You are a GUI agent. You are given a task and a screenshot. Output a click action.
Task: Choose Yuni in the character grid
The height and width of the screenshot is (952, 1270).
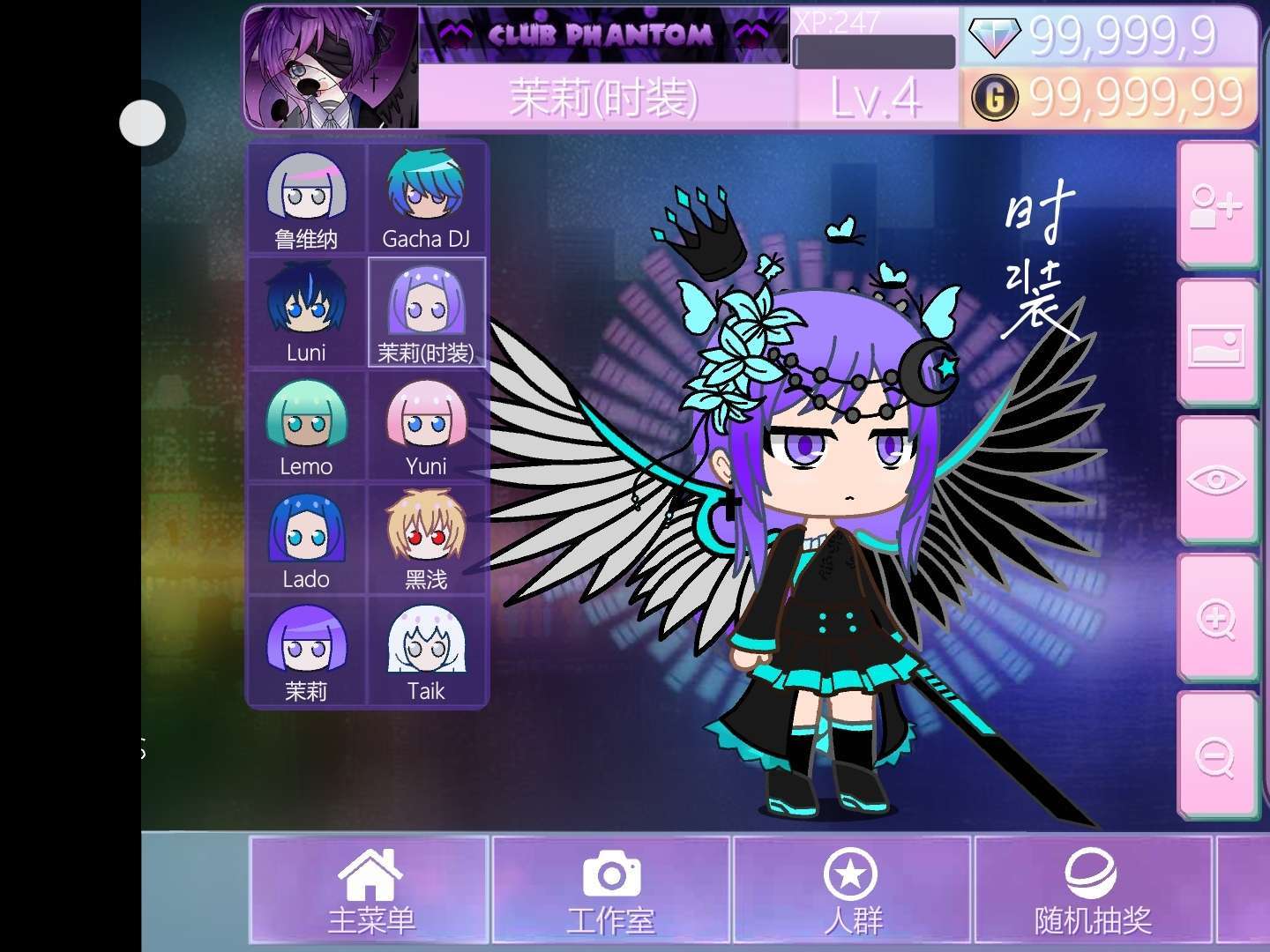coord(426,427)
